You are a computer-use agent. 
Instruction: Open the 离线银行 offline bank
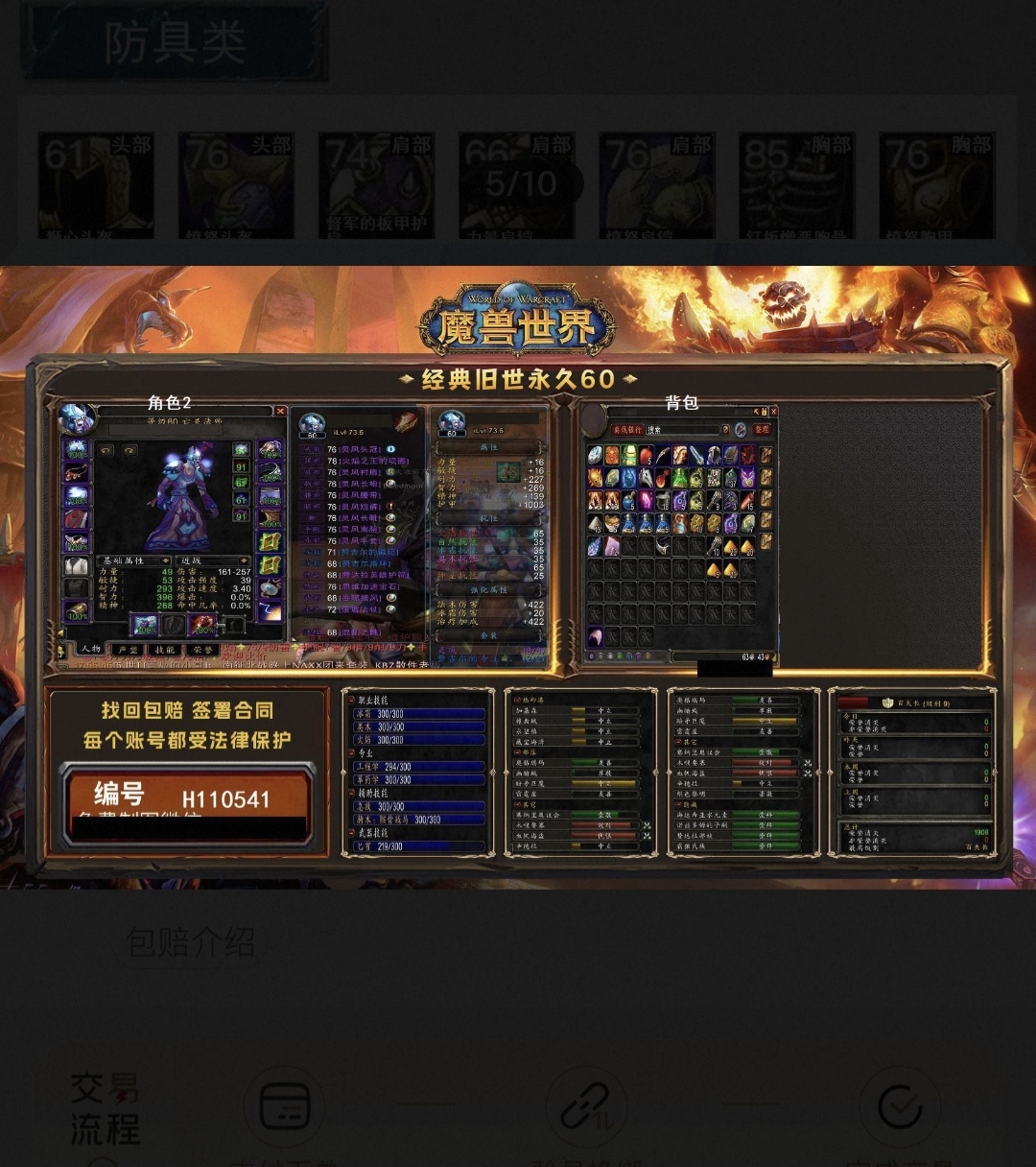pyautogui.click(x=625, y=430)
